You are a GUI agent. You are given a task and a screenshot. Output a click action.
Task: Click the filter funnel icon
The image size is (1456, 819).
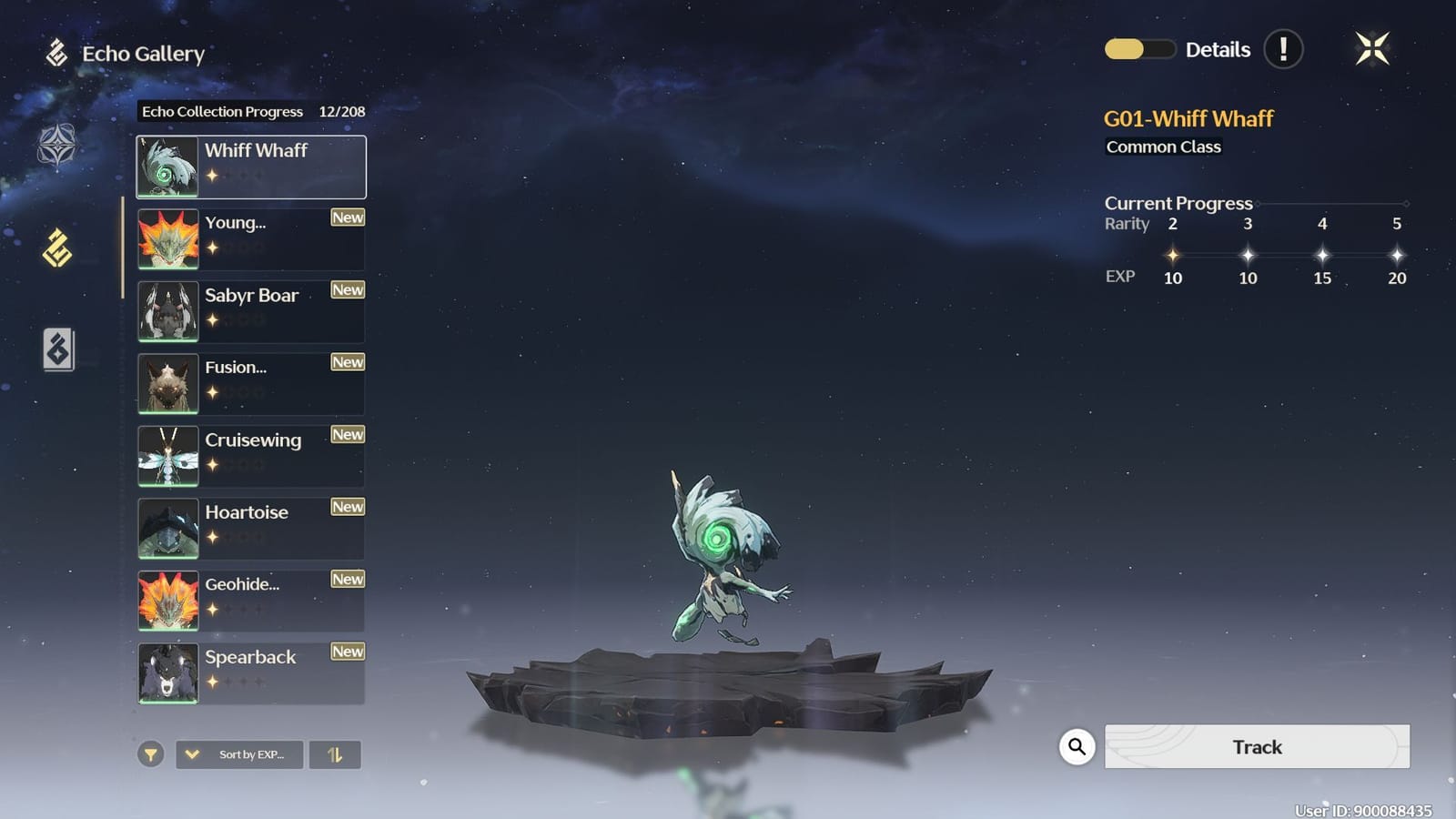150,754
